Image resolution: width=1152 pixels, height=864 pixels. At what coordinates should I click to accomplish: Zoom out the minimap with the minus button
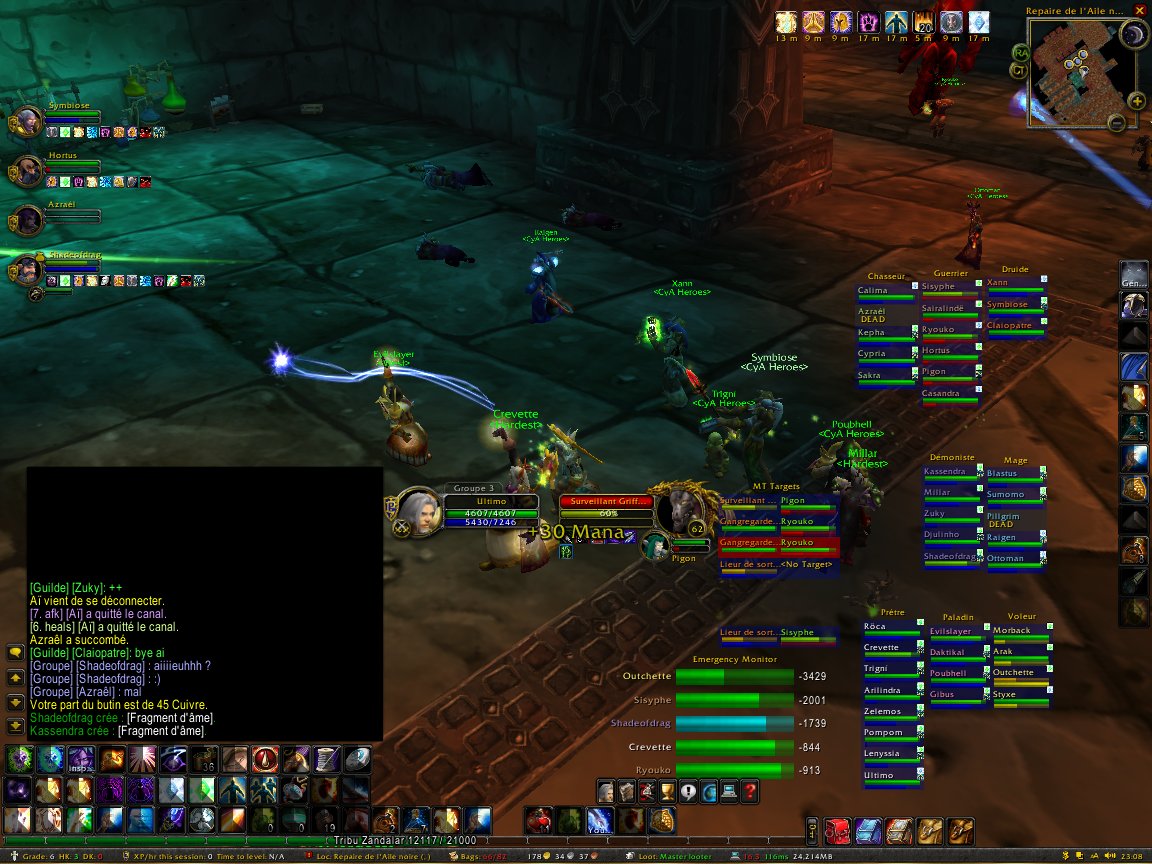[x=1117, y=123]
